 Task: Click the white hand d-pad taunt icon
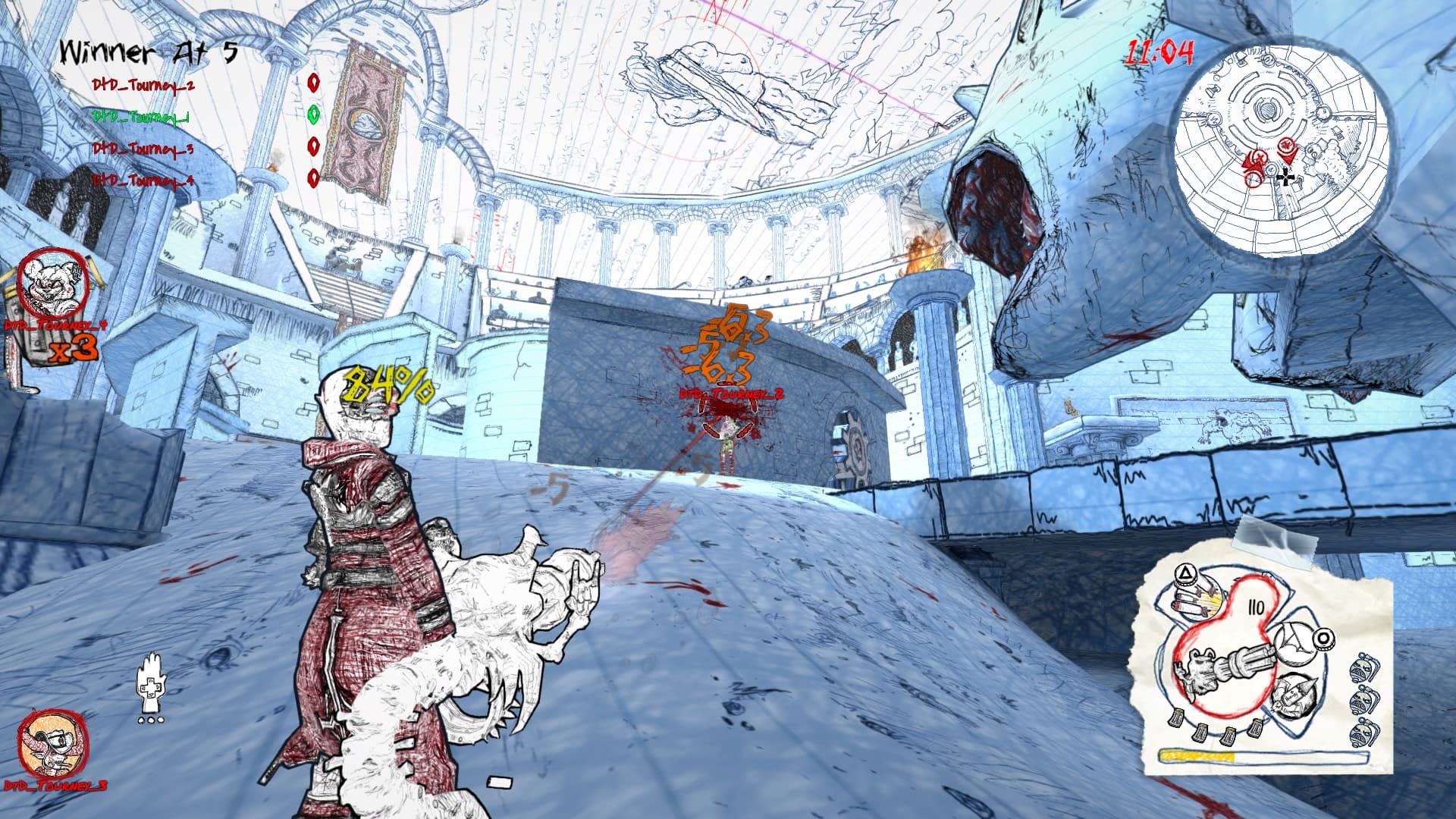tap(151, 686)
